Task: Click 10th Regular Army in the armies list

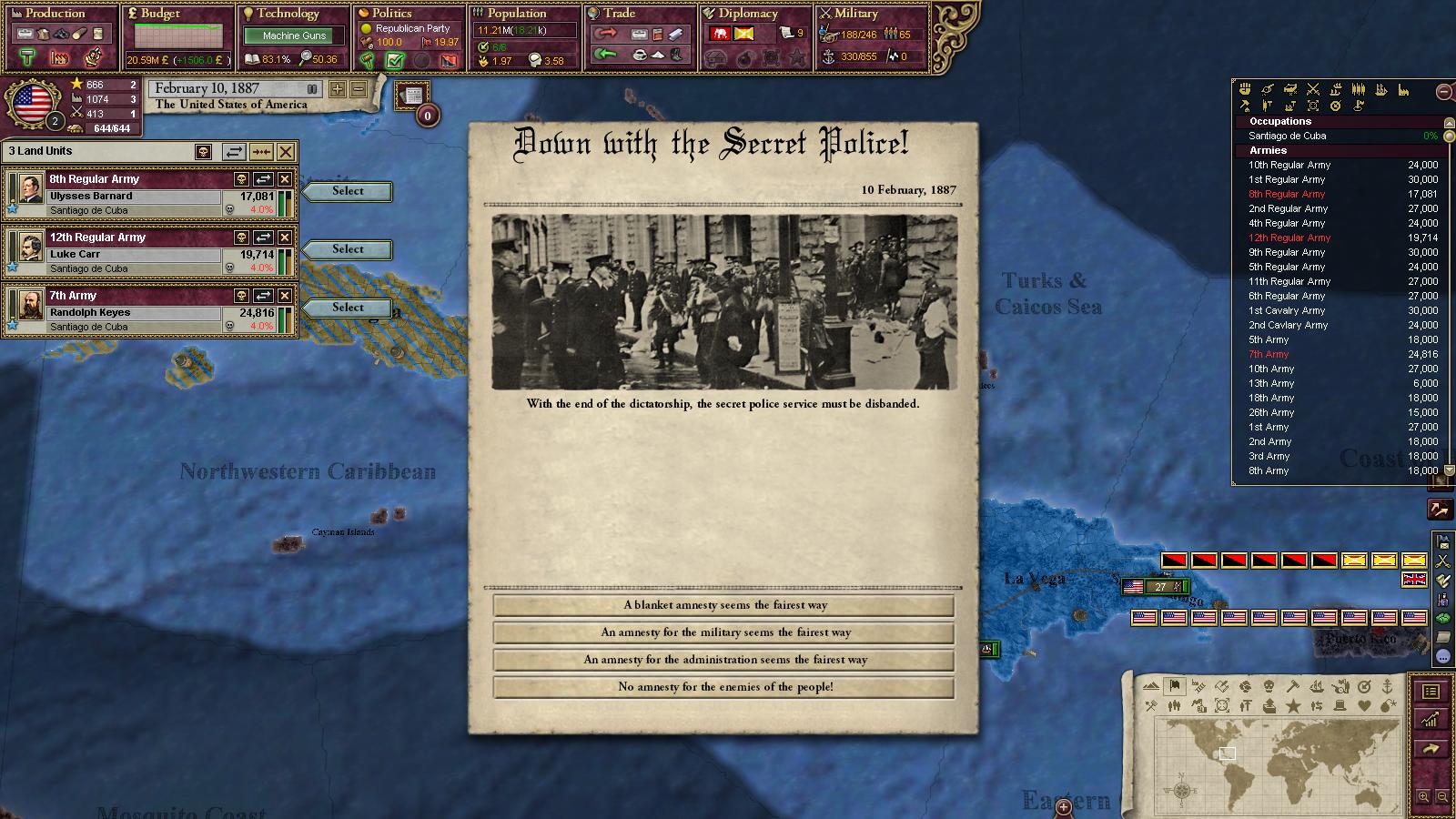Action: [1289, 165]
